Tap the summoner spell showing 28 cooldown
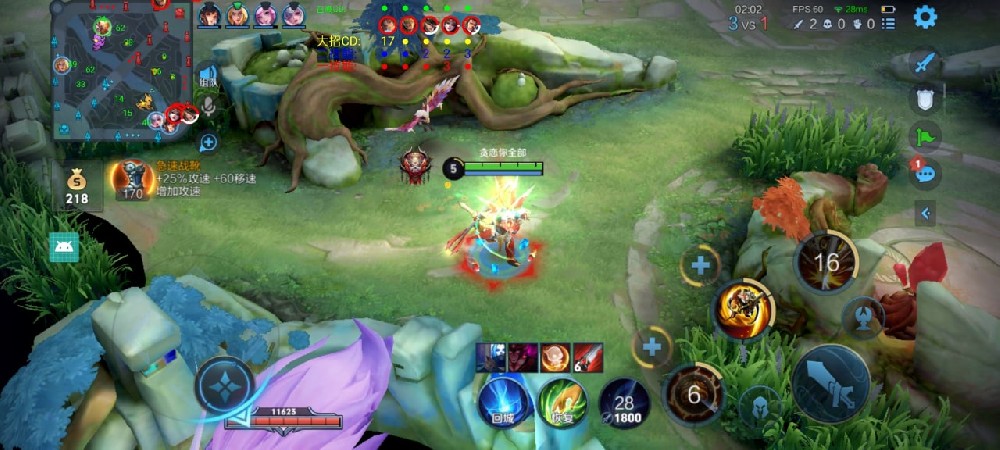This screenshot has width=1000, height=450. click(x=624, y=404)
